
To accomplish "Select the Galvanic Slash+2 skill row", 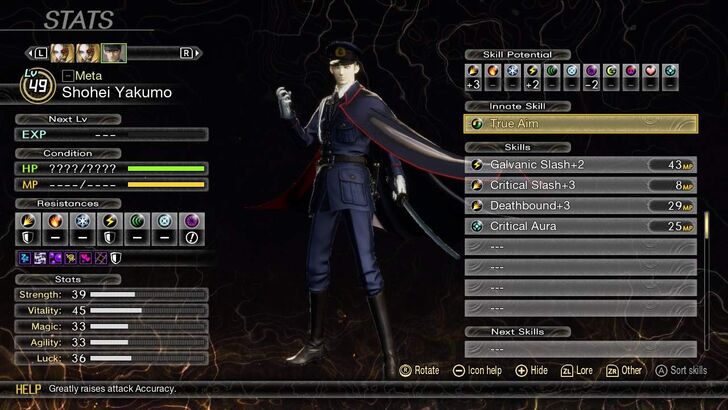I will pos(580,164).
